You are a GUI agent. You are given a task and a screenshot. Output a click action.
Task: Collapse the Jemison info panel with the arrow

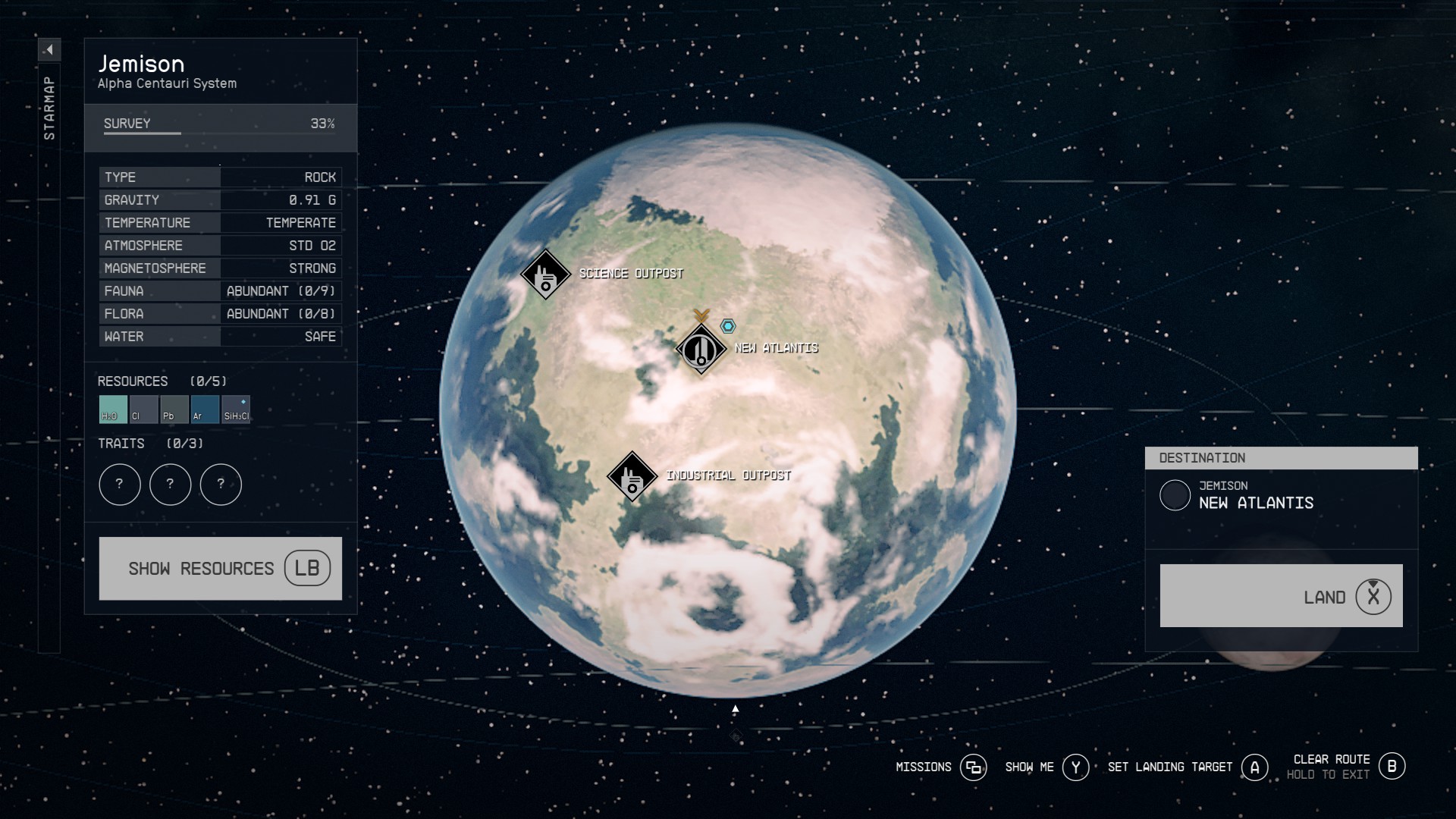[x=49, y=49]
